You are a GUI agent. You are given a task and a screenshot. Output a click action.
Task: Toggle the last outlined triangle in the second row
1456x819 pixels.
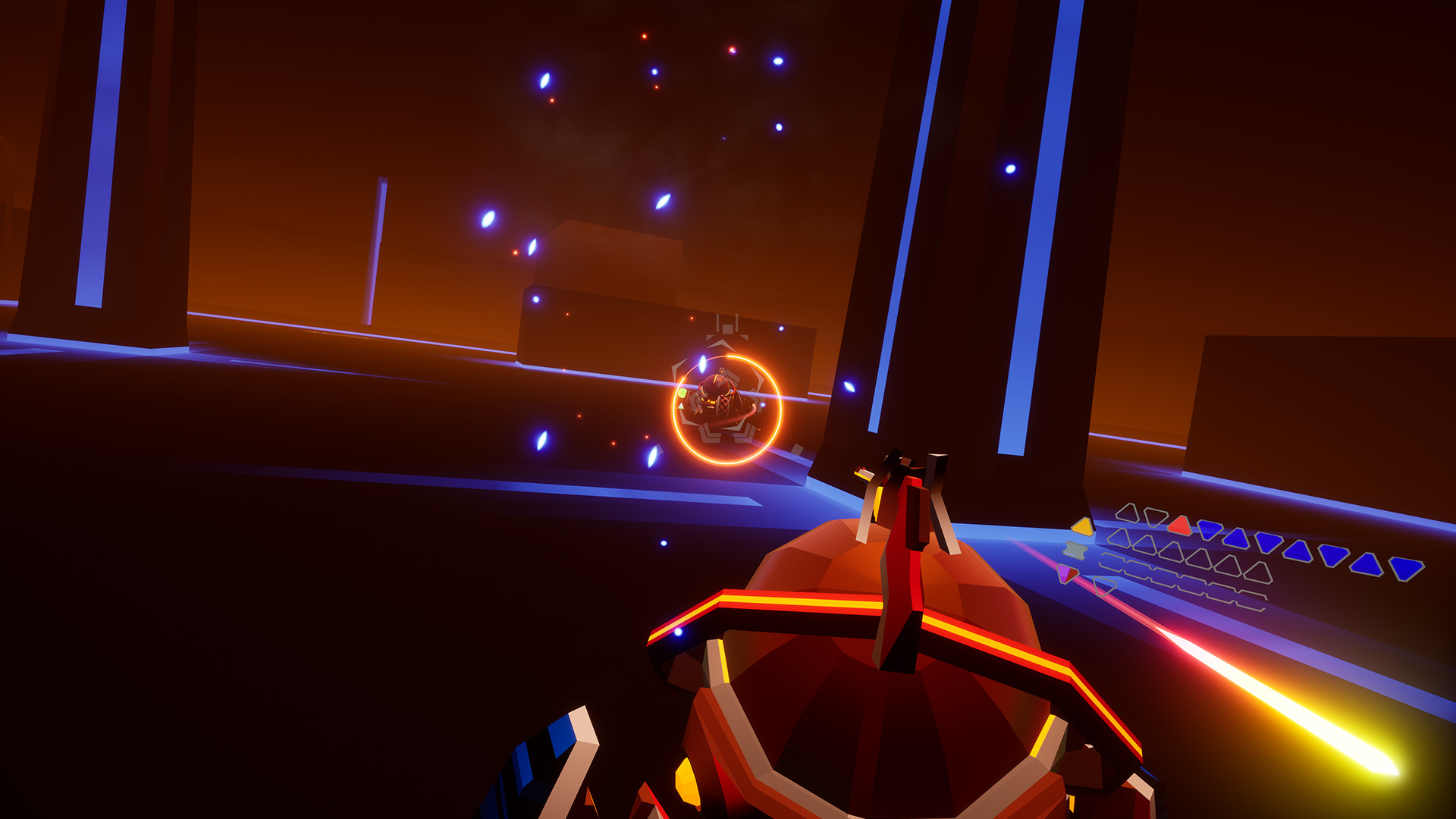1257,571
